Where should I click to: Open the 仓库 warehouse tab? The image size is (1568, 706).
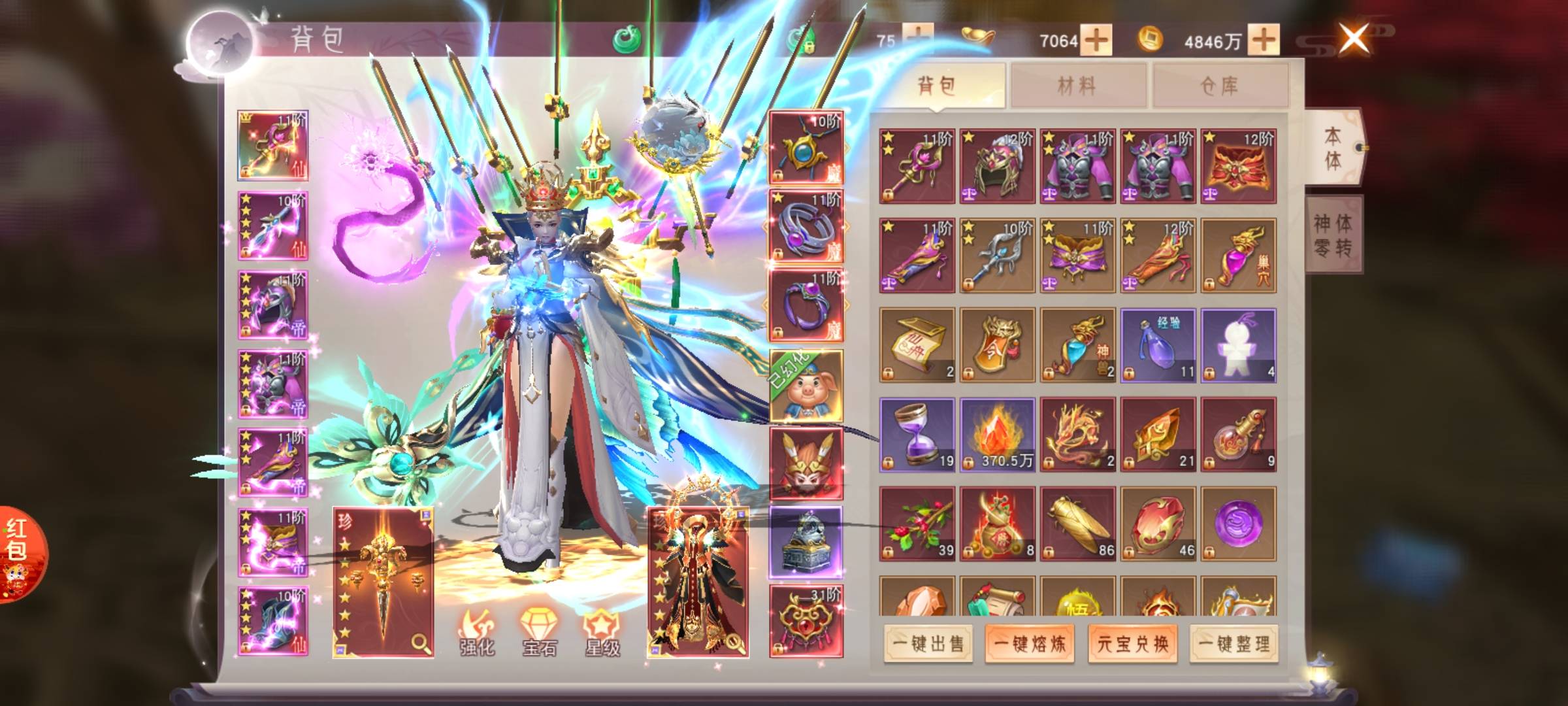pos(1220,85)
